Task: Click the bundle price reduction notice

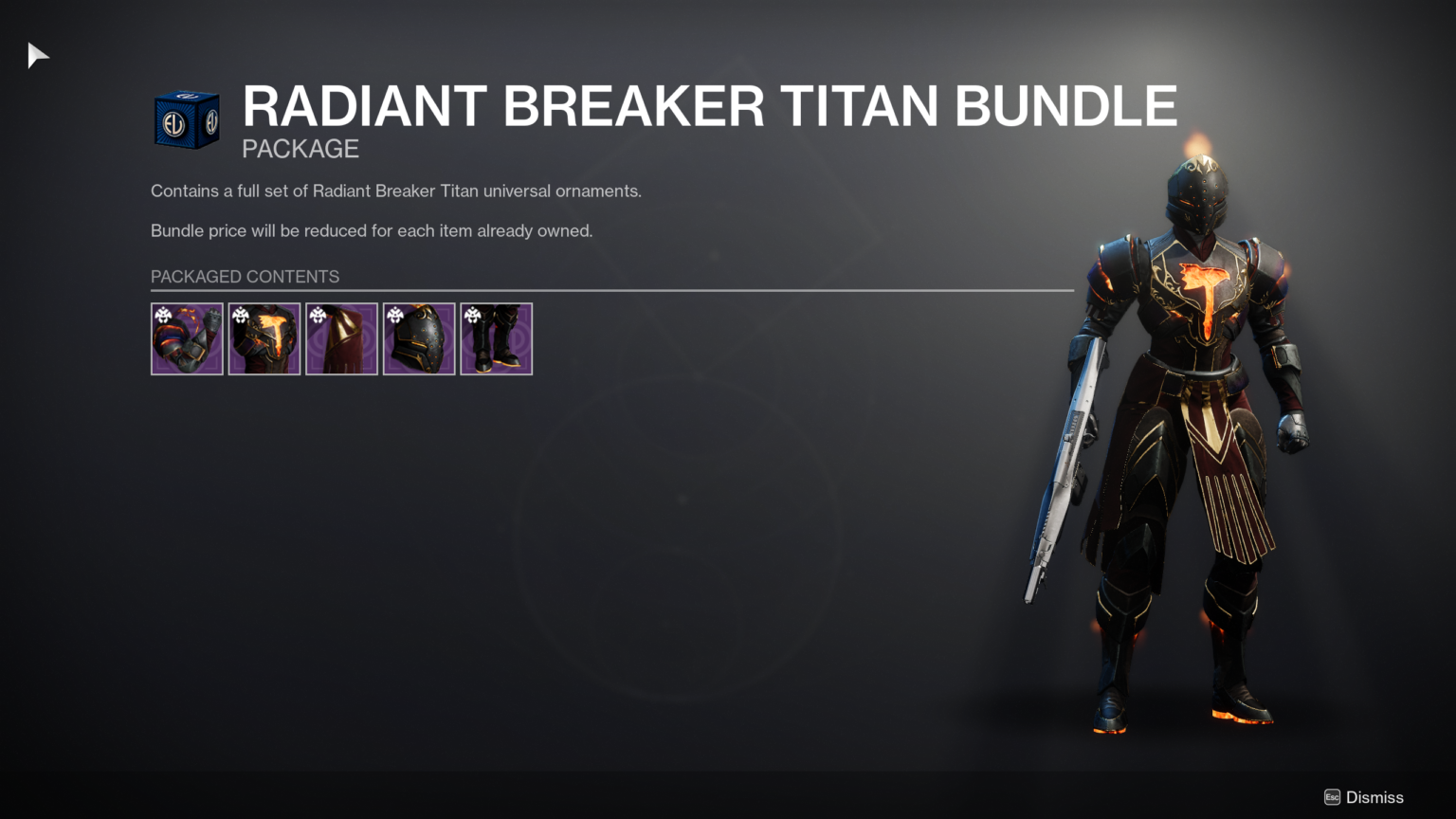Action: coord(372,230)
